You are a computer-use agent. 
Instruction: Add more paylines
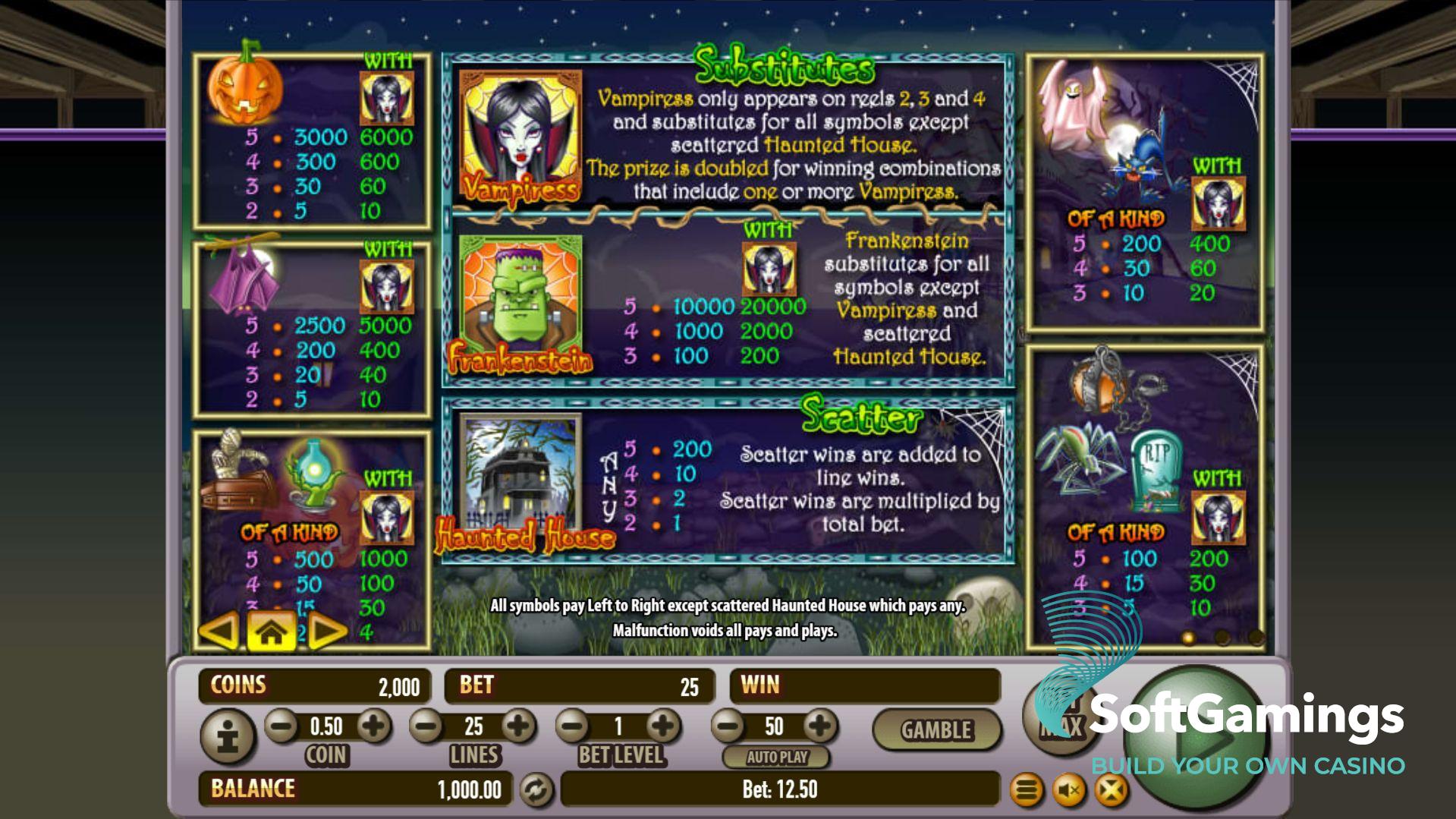pyautogui.click(x=519, y=726)
